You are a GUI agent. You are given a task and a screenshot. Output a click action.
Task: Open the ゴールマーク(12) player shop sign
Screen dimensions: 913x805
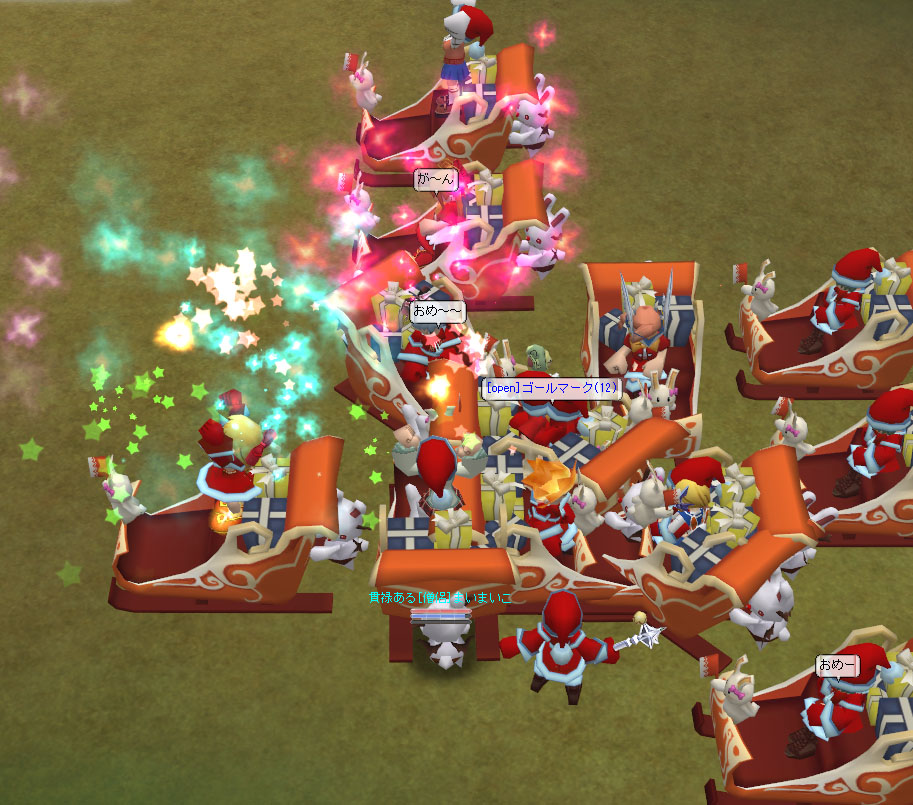551,388
